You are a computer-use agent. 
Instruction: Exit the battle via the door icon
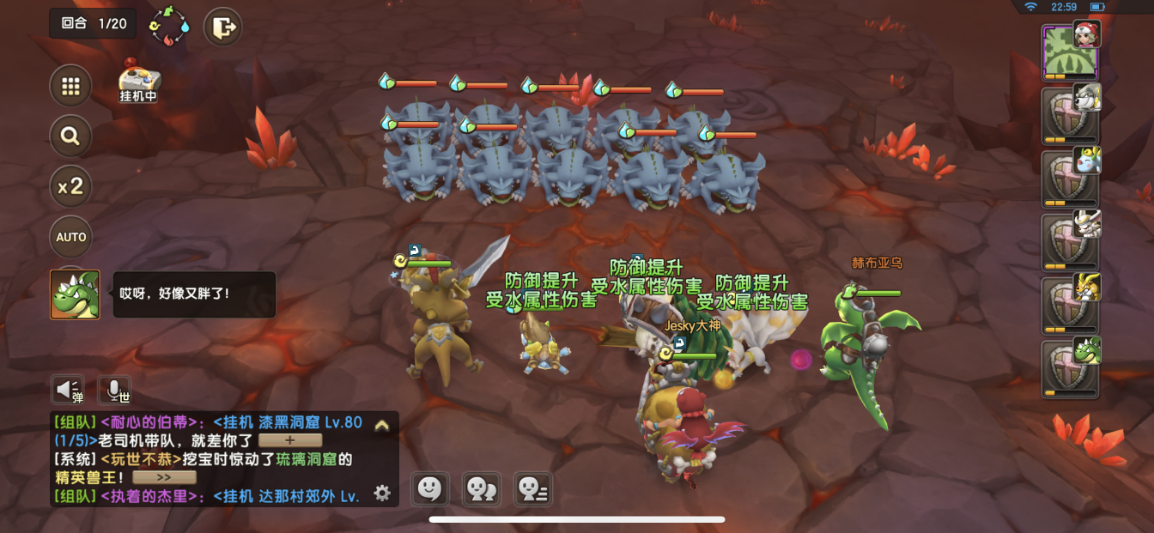coord(222,27)
